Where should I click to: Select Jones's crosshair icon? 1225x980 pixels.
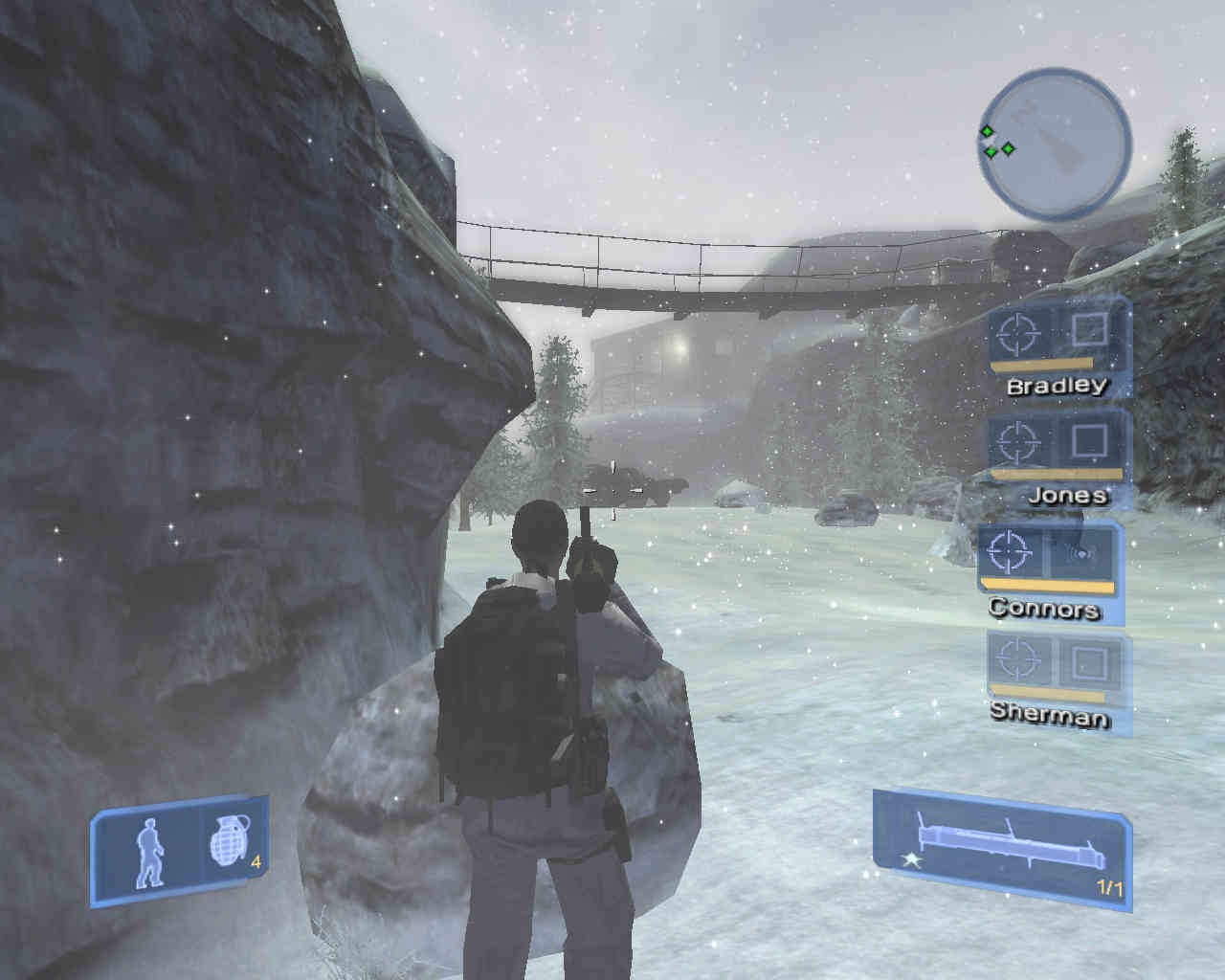[x=1016, y=442]
